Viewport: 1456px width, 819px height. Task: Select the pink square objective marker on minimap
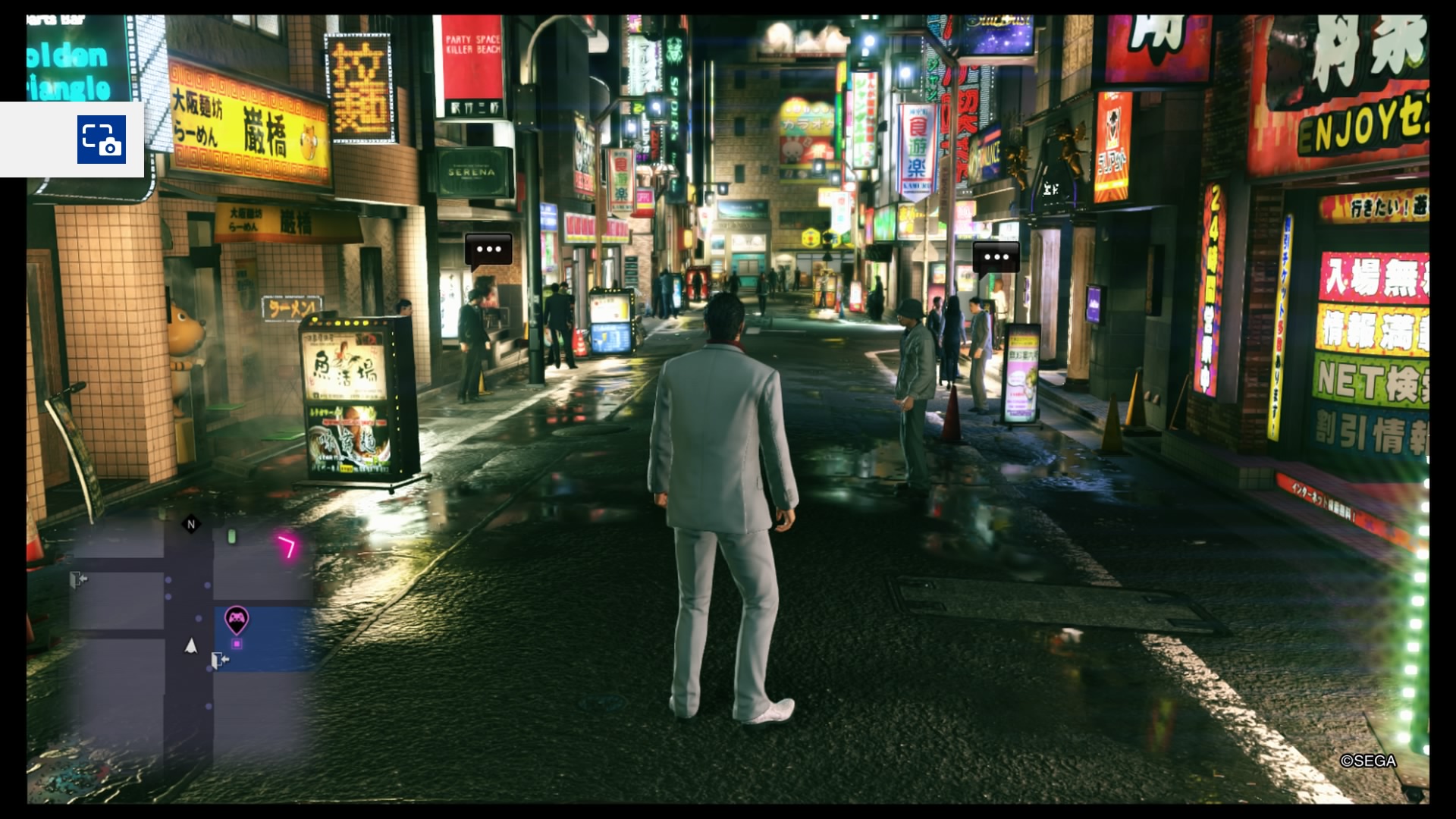[x=237, y=645]
